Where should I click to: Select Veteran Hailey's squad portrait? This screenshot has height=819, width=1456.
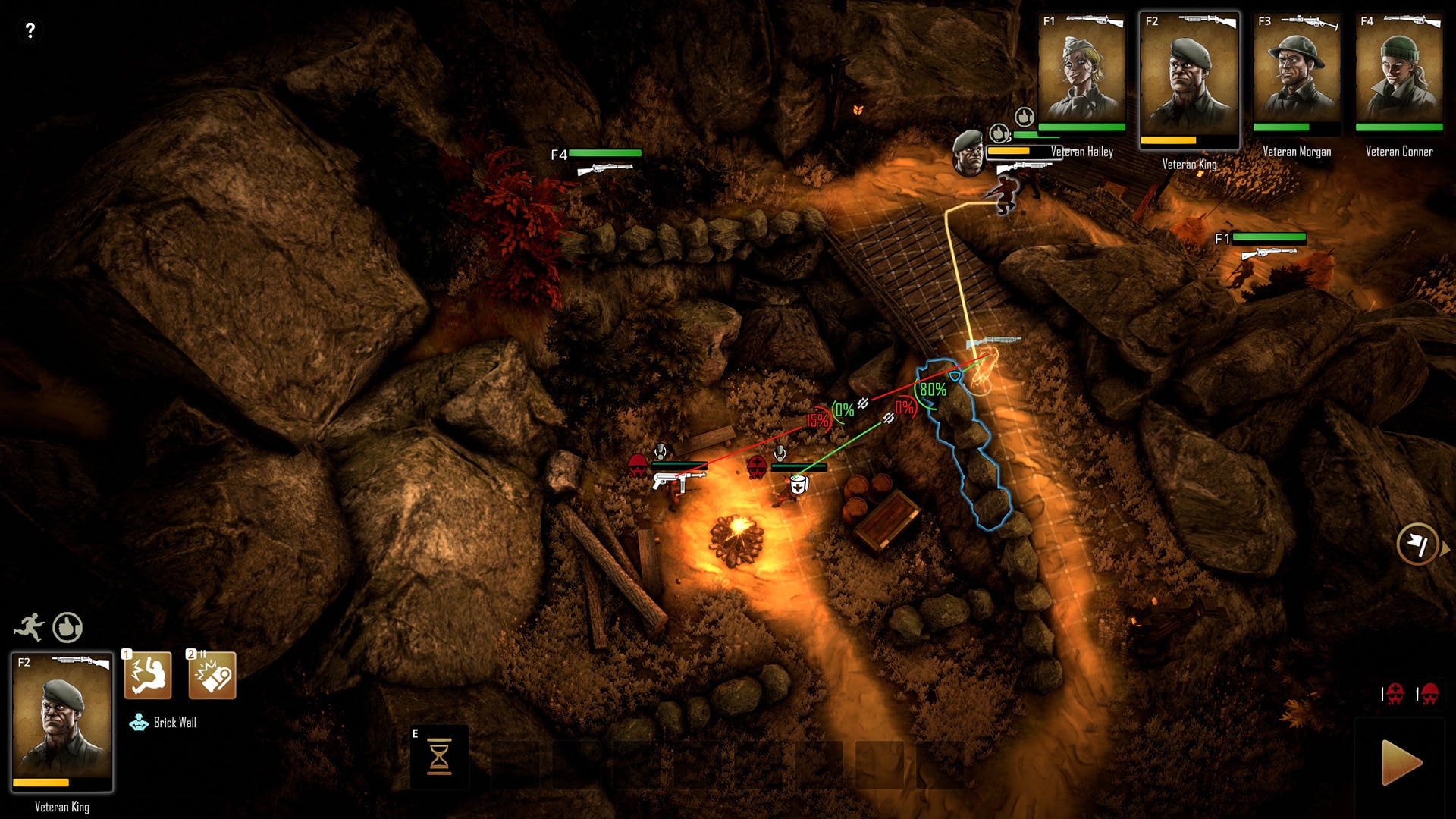pos(1081,74)
